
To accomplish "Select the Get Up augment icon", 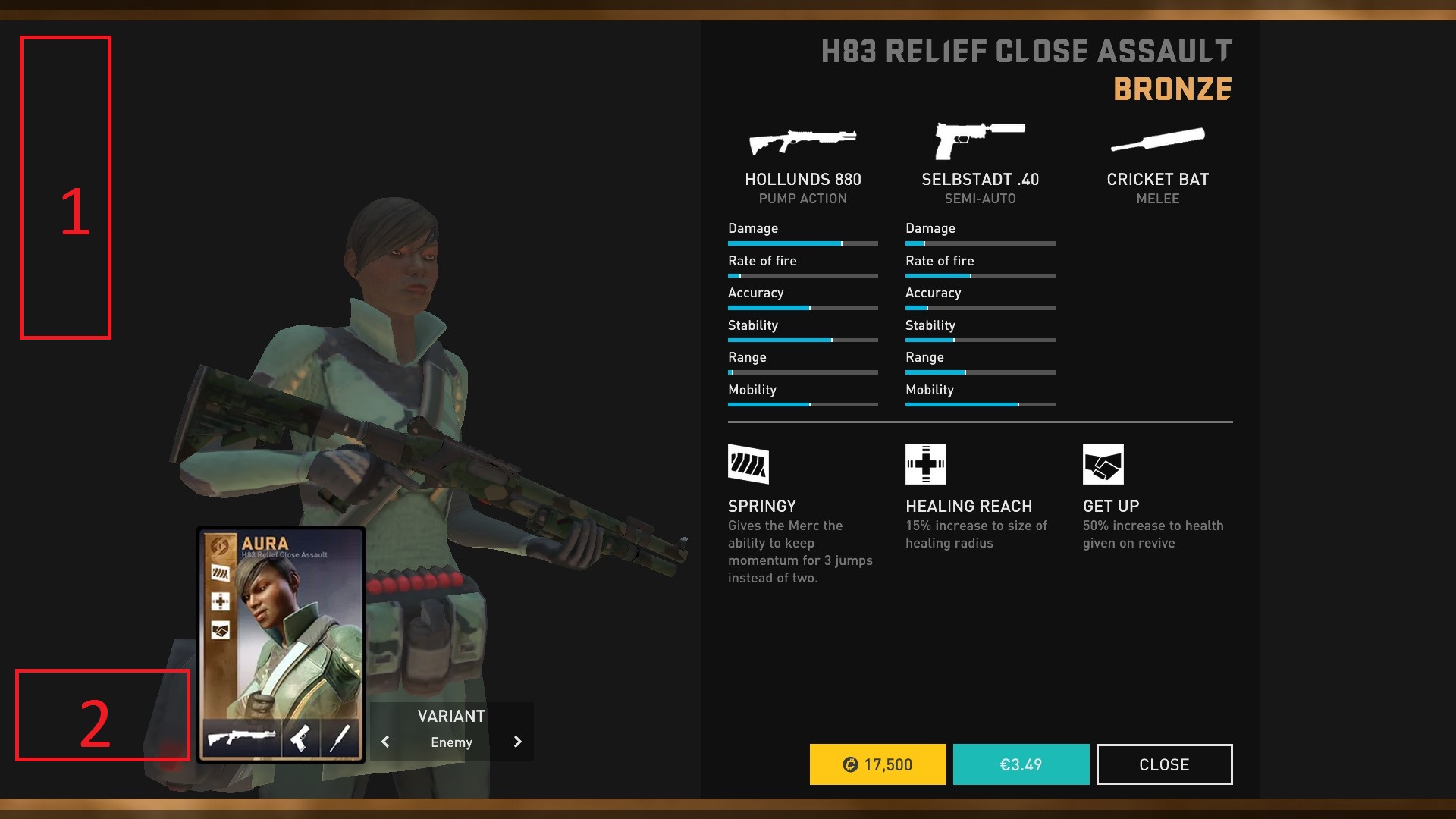I will [1103, 464].
